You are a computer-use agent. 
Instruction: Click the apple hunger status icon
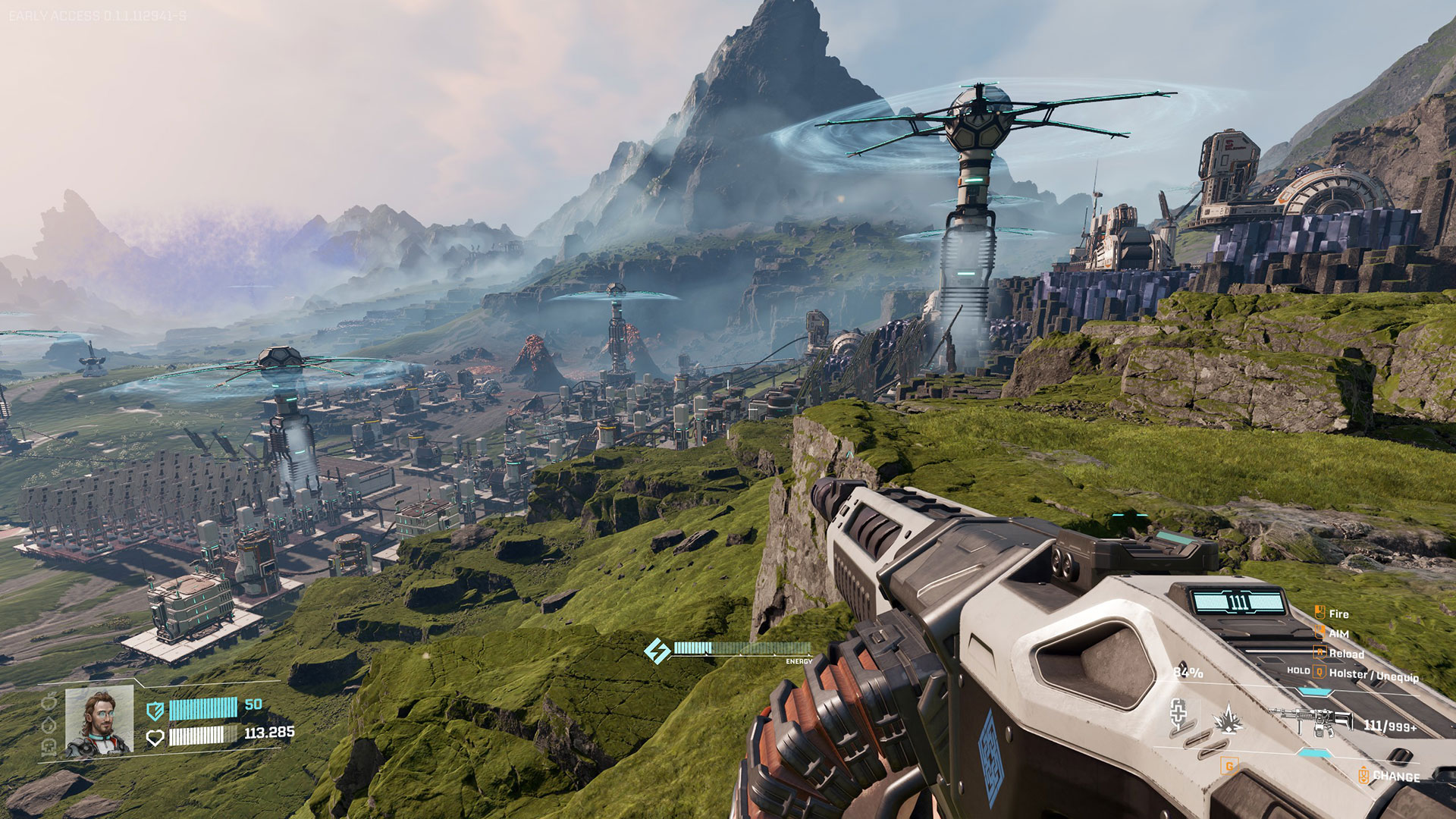coord(49,702)
